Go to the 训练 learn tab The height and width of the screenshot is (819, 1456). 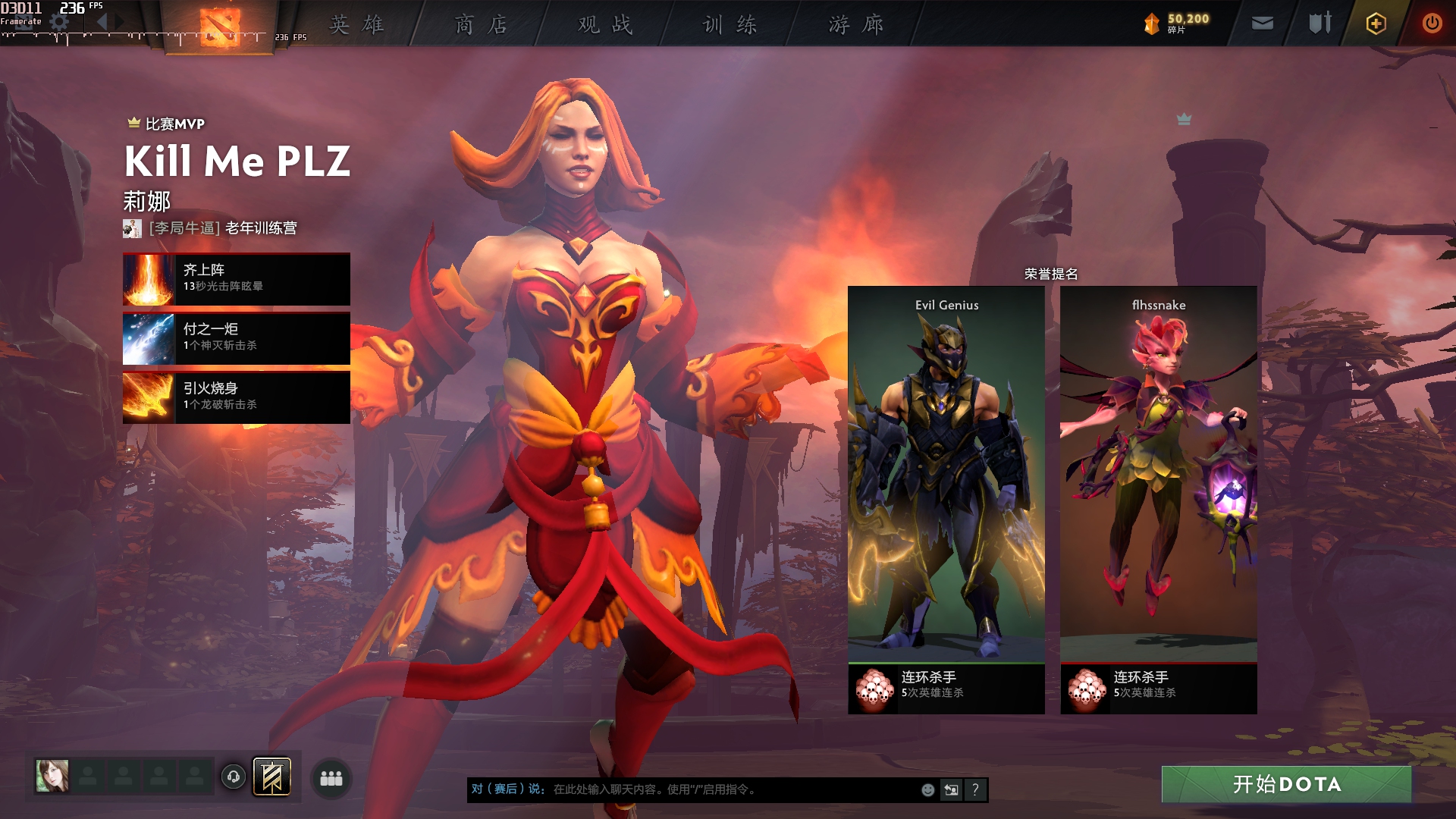(730, 25)
